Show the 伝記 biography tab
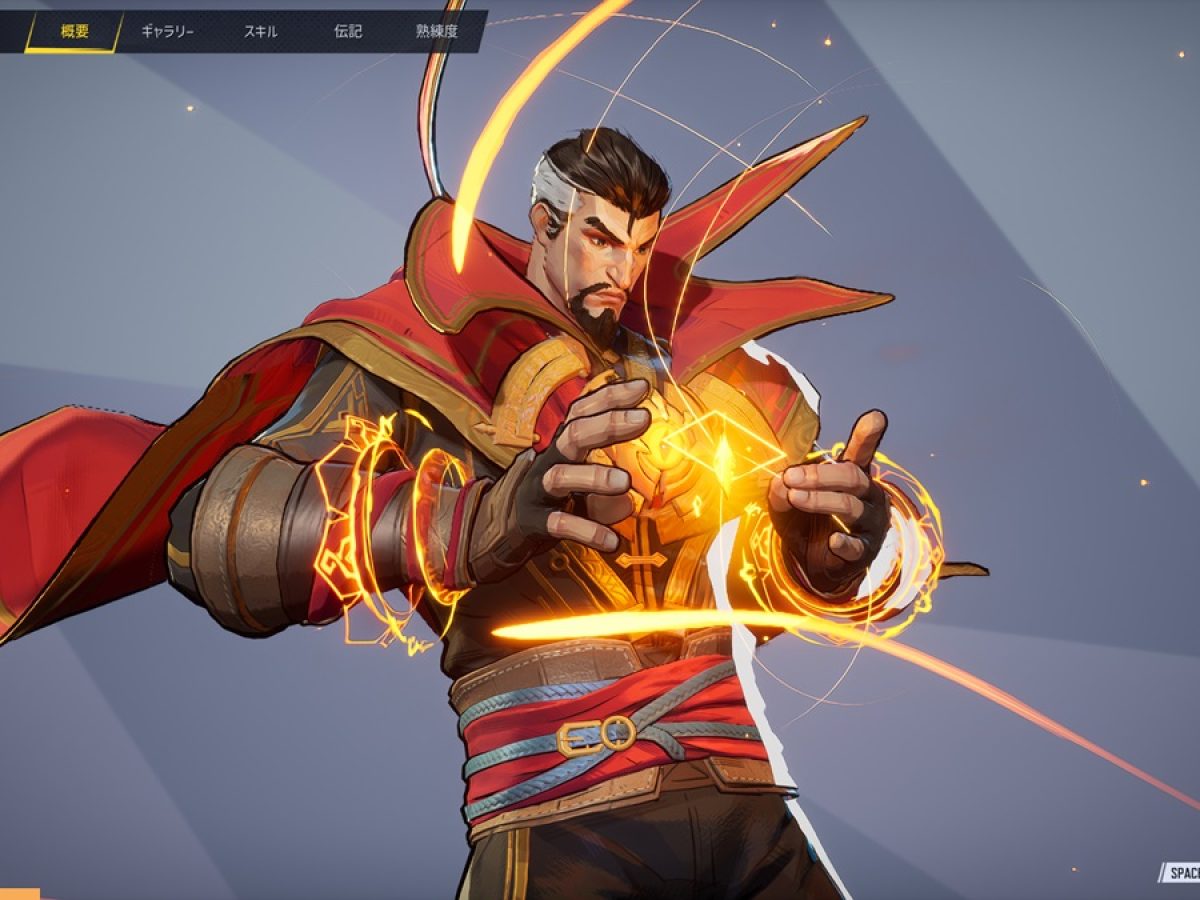The image size is (1200, 900). click(x=348, y=31)
